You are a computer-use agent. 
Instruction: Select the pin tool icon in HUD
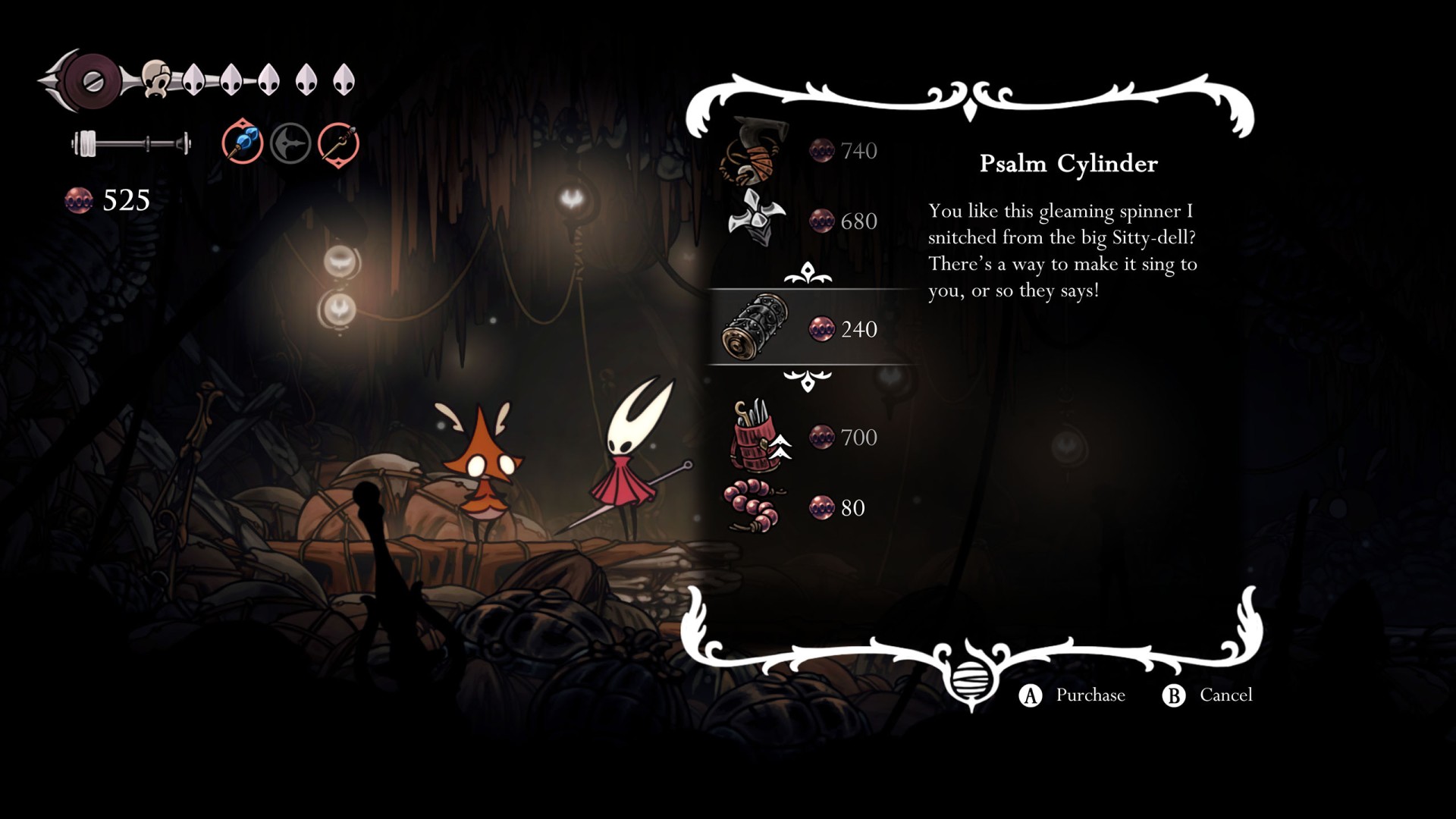pyautogui.click(x=338, y=143)
